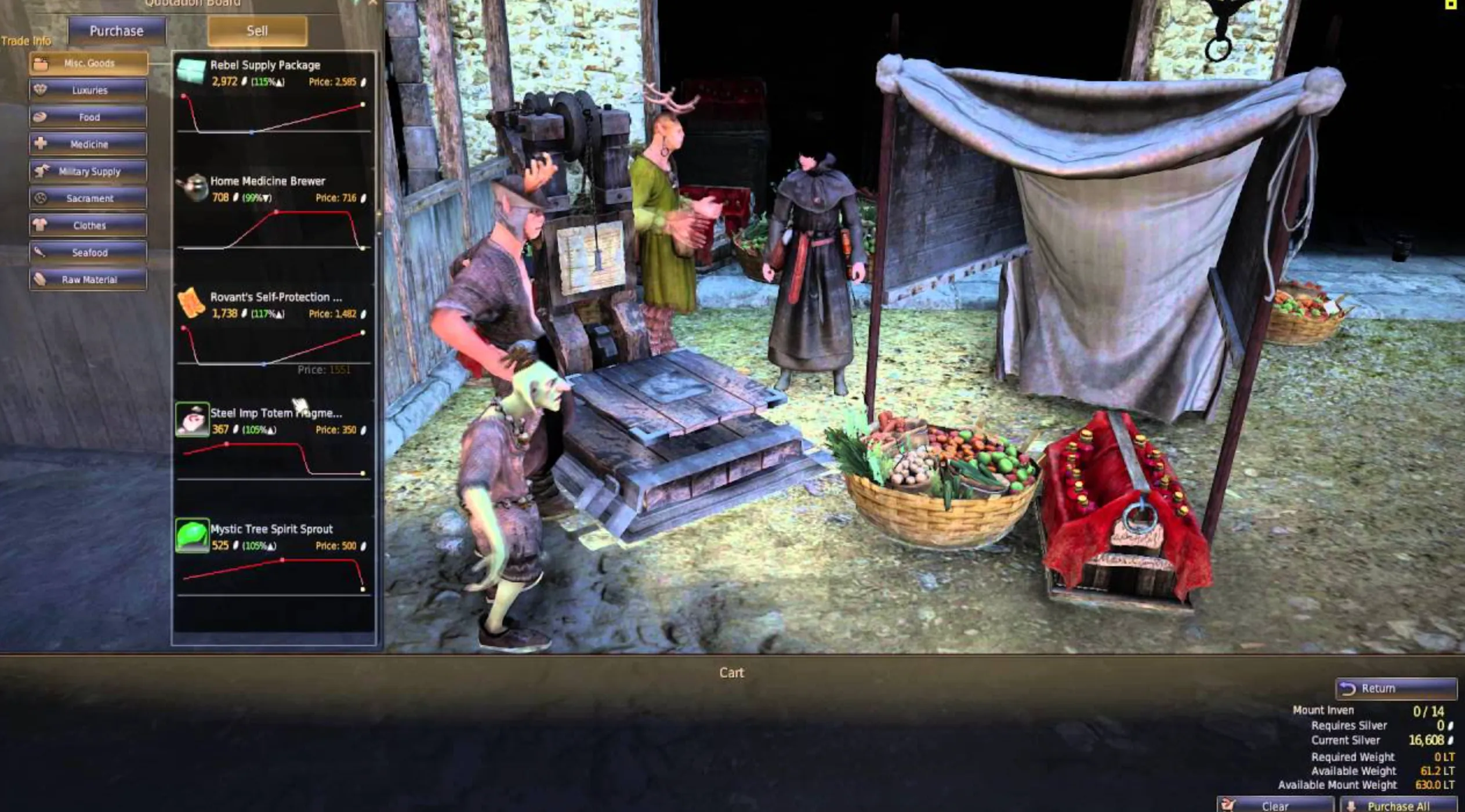The image size is (1465, 812).
Task: Choose Rovant's Self-Protection item
Action: (275, 298)
